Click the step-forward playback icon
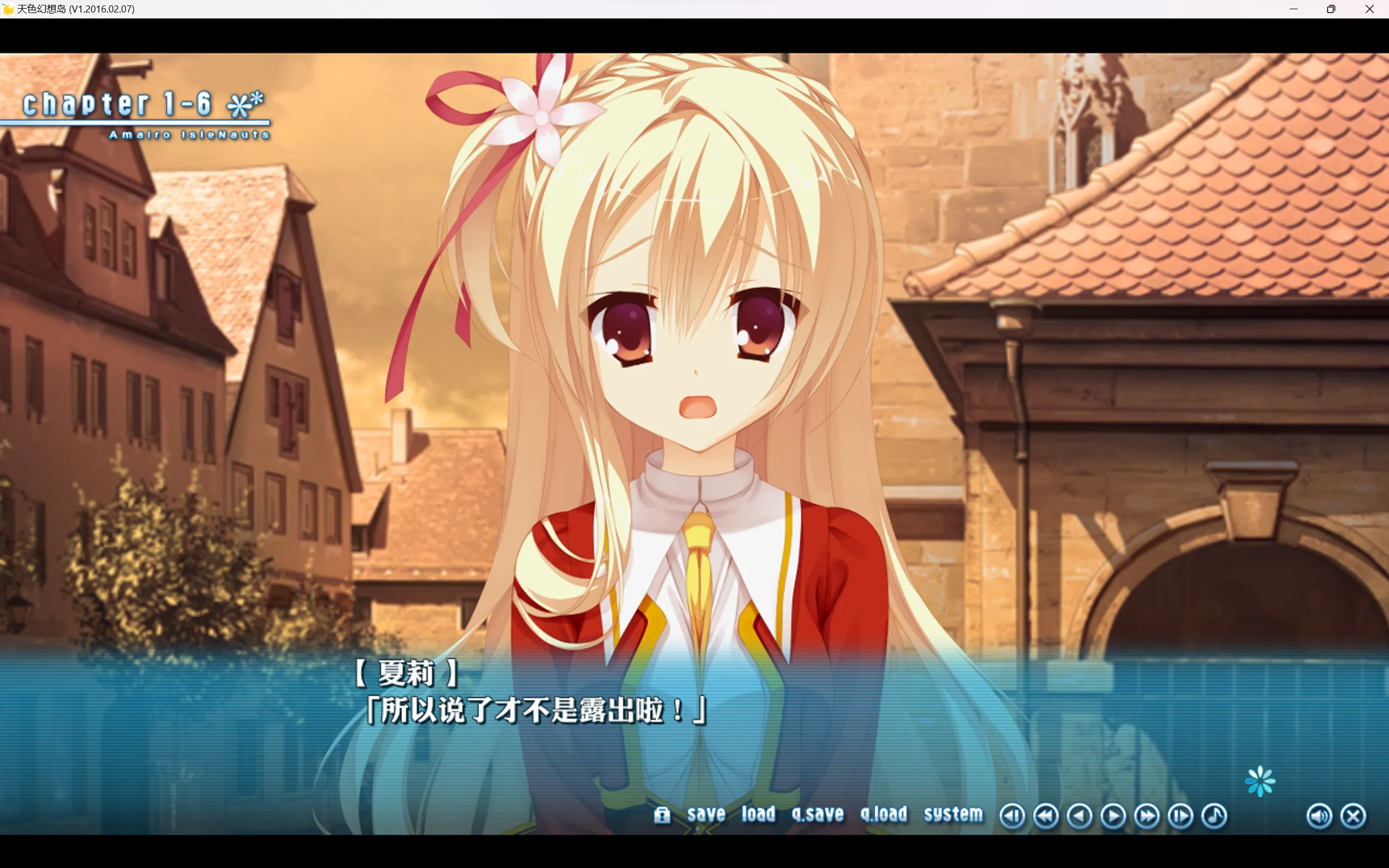This screenshot has width=1389, height=868. pyautogui.click(x=1180, y=815)
